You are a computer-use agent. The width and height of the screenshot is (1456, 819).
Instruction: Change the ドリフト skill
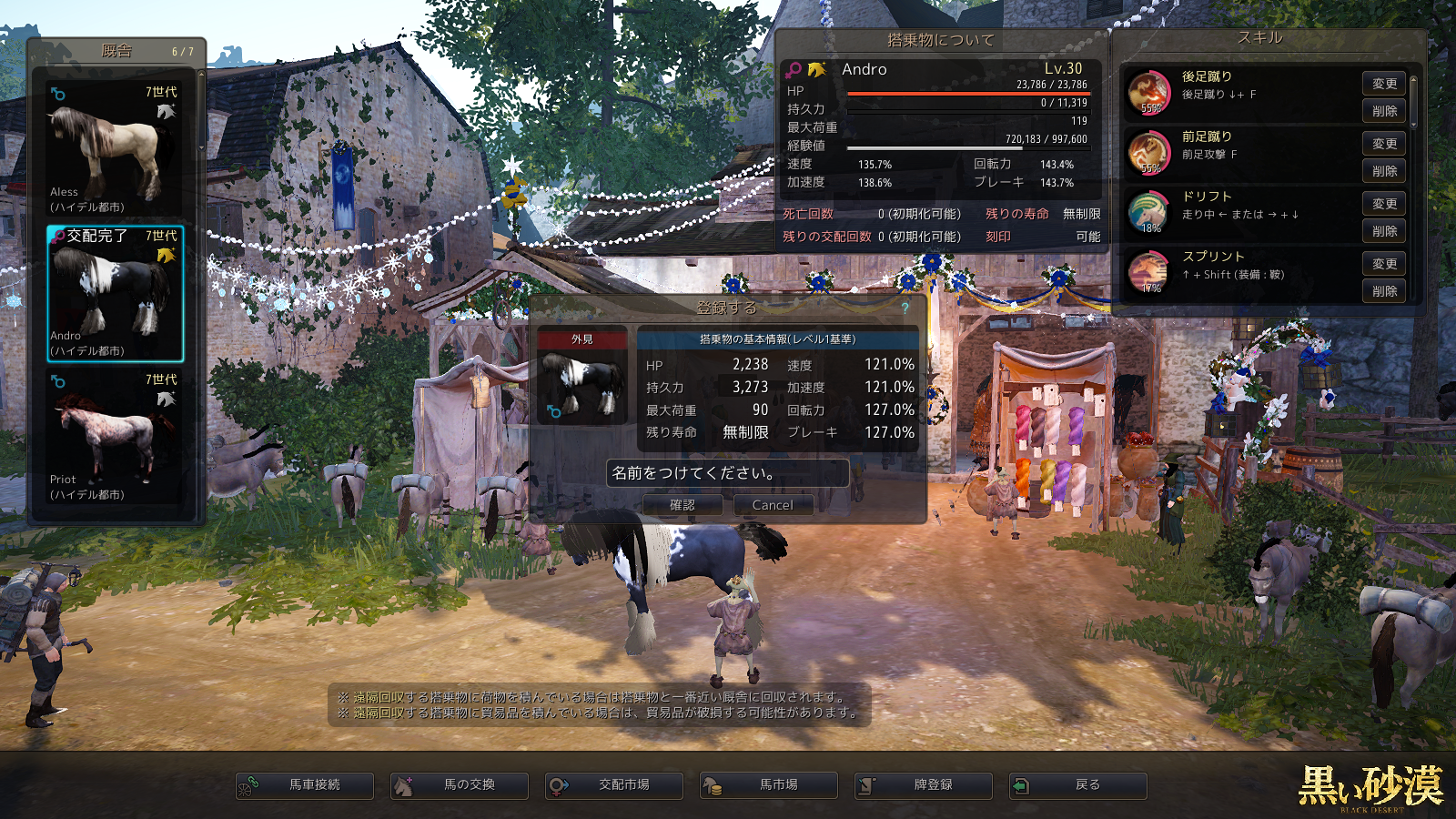click(1384, 204)
